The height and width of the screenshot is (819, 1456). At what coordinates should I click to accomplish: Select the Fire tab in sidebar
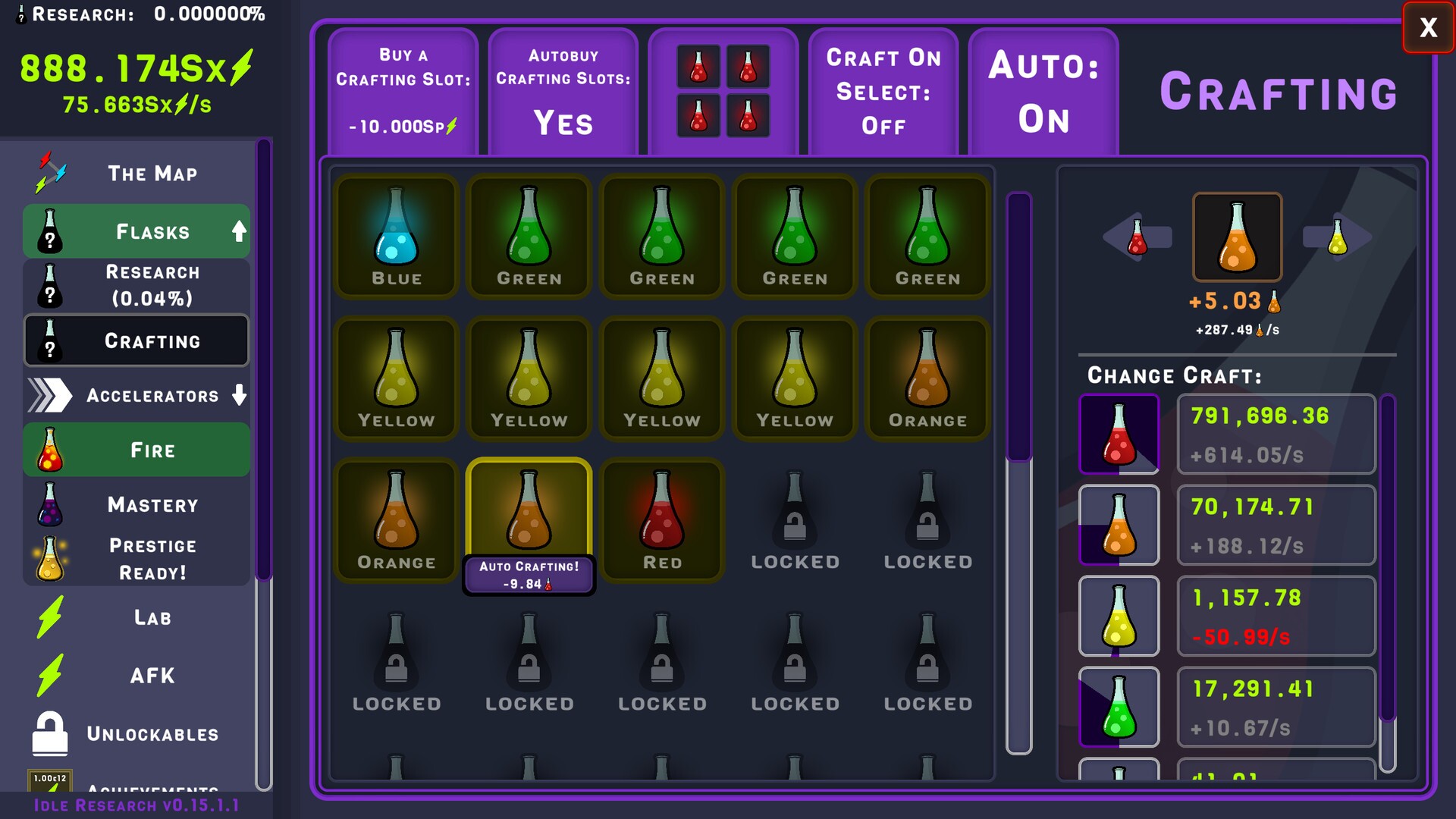pyautogui.click(x=136, y=449)
